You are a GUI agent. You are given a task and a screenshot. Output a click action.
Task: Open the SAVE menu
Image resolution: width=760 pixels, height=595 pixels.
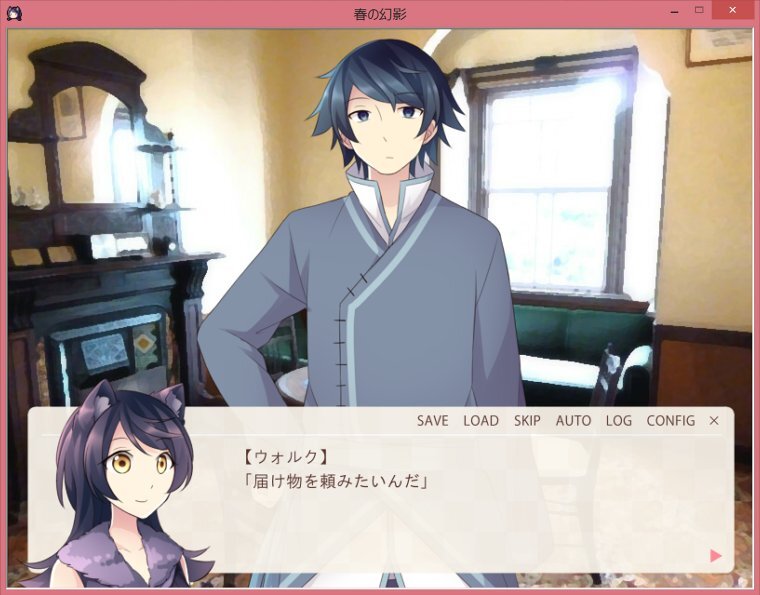[432, 421]
